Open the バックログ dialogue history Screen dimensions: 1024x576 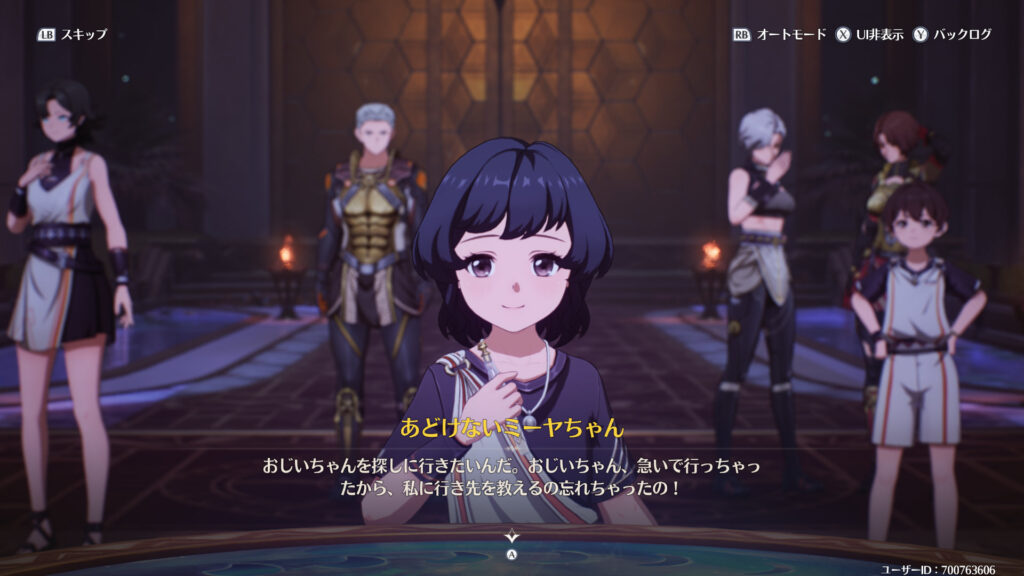click(x=952, y=34)
